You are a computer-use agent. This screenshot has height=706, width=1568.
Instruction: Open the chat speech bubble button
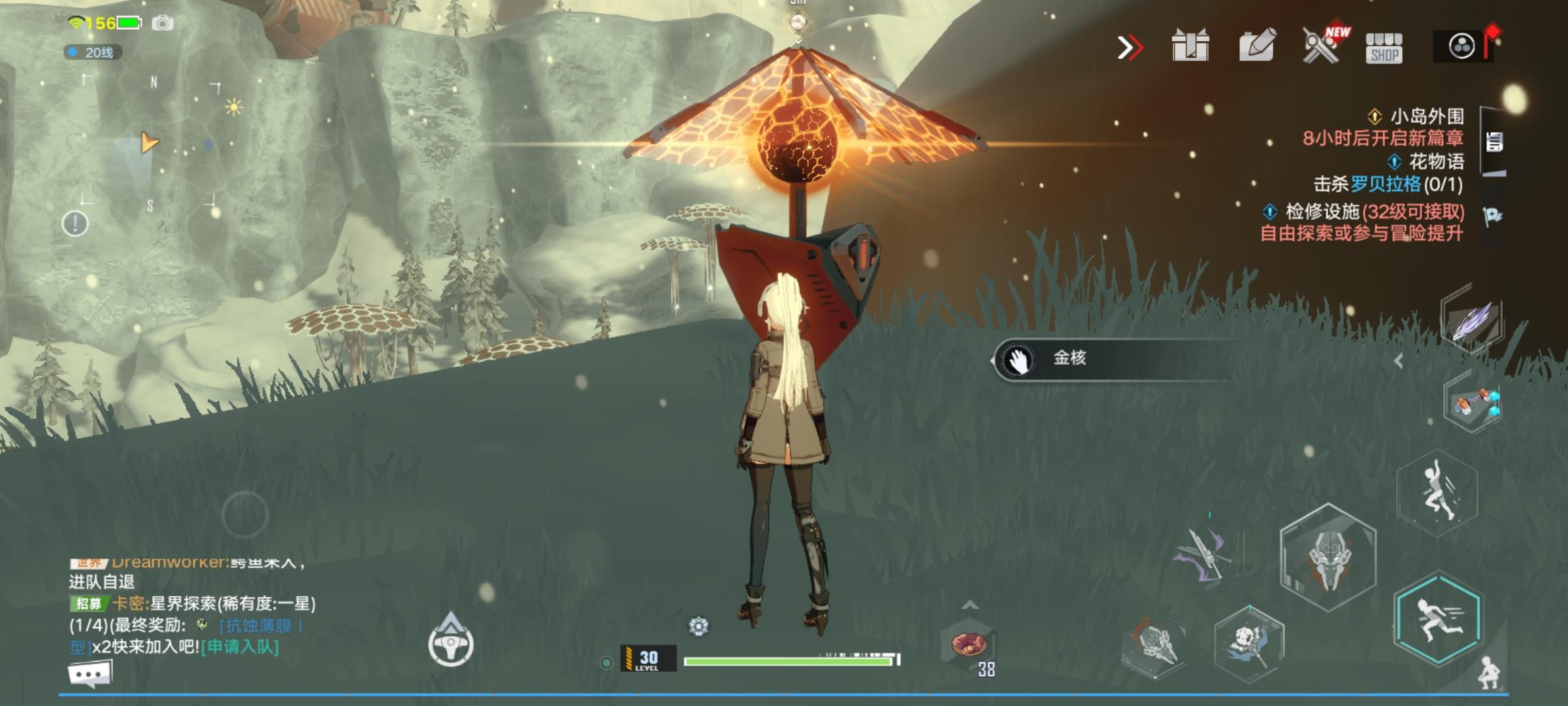tap(90, 673)
